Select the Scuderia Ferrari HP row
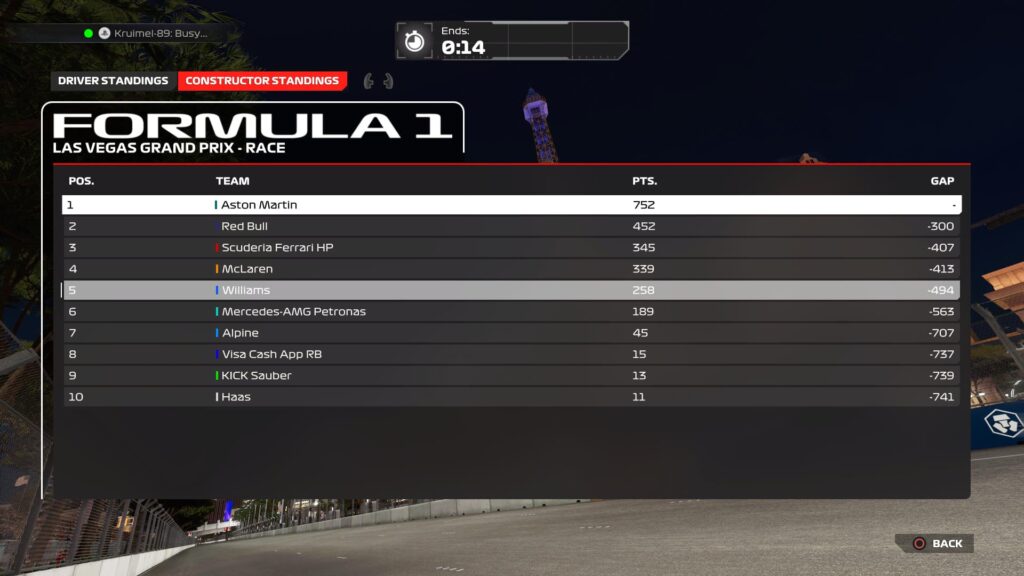 coord(511,247)
